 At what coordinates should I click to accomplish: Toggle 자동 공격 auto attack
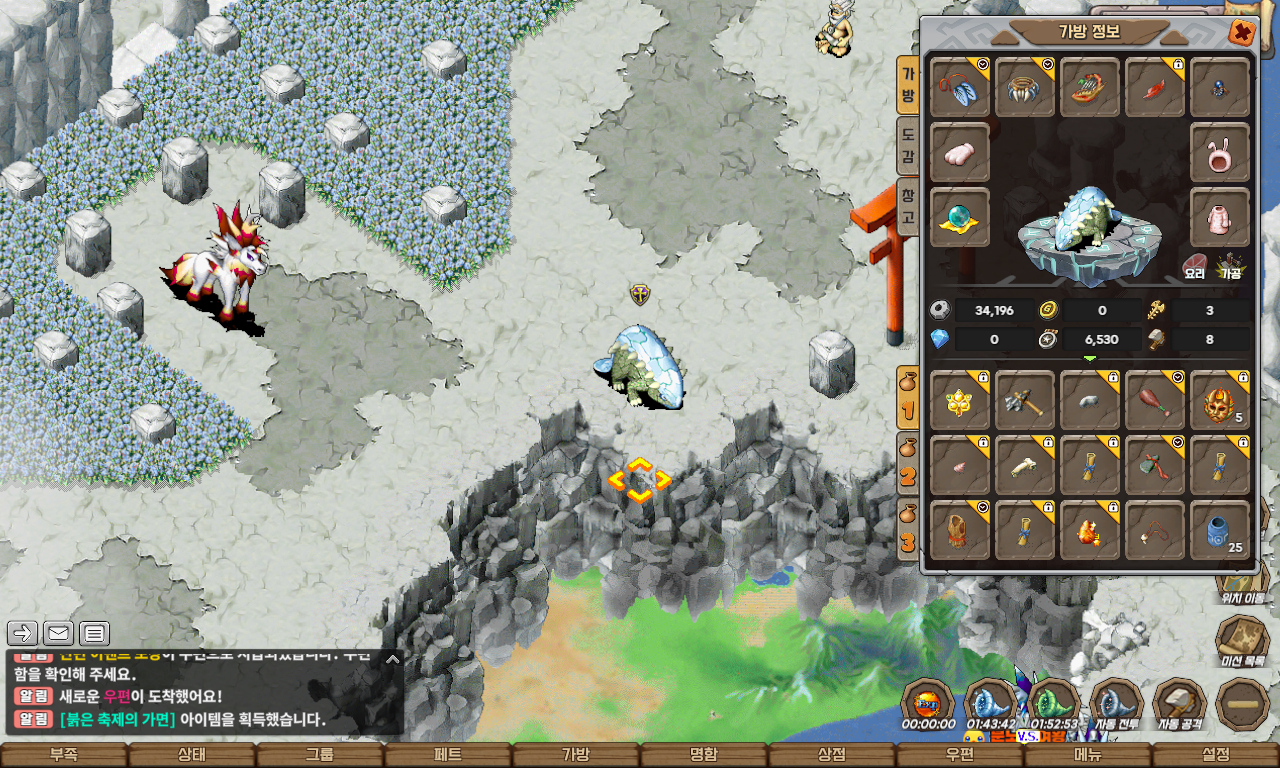pyautogui.click(x=1180, y=704)
